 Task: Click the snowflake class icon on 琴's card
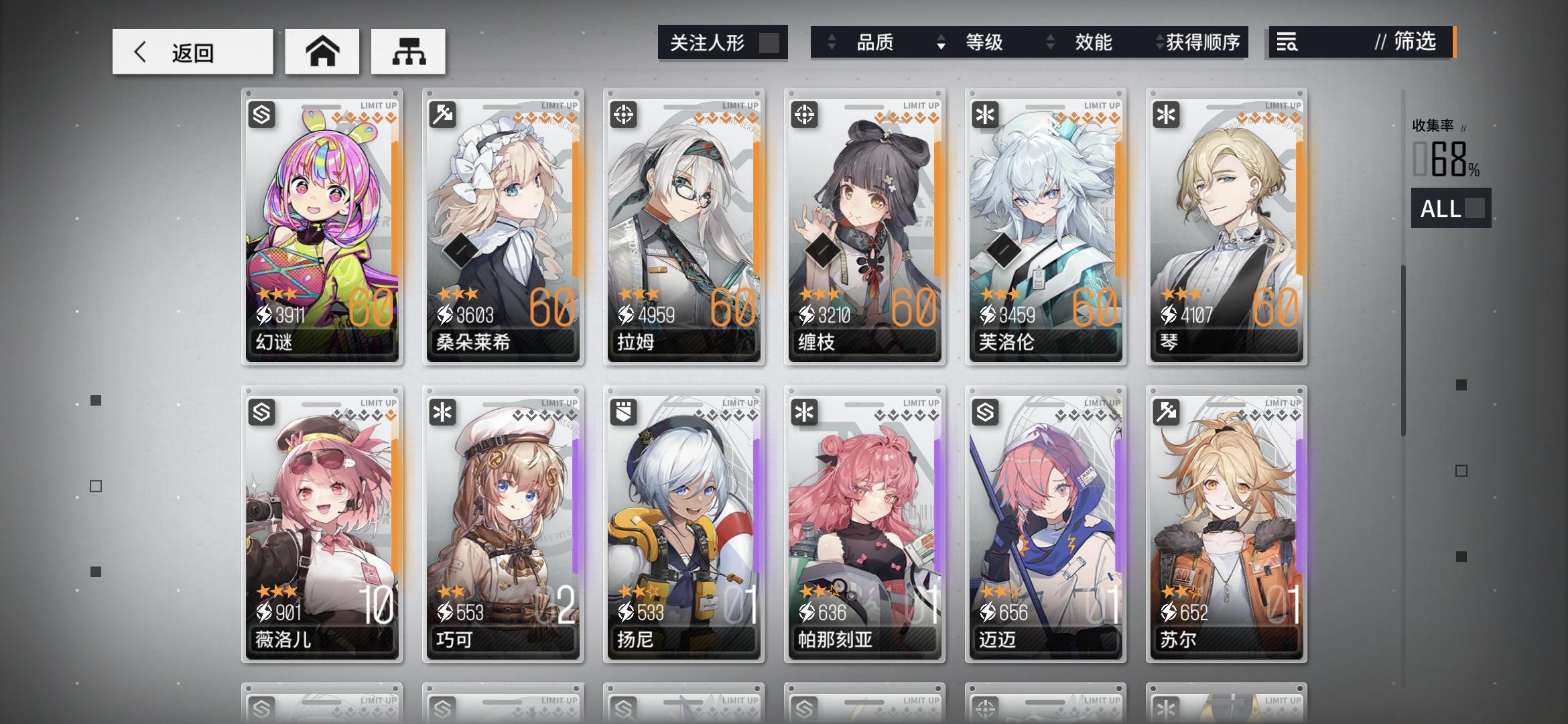1166,115
